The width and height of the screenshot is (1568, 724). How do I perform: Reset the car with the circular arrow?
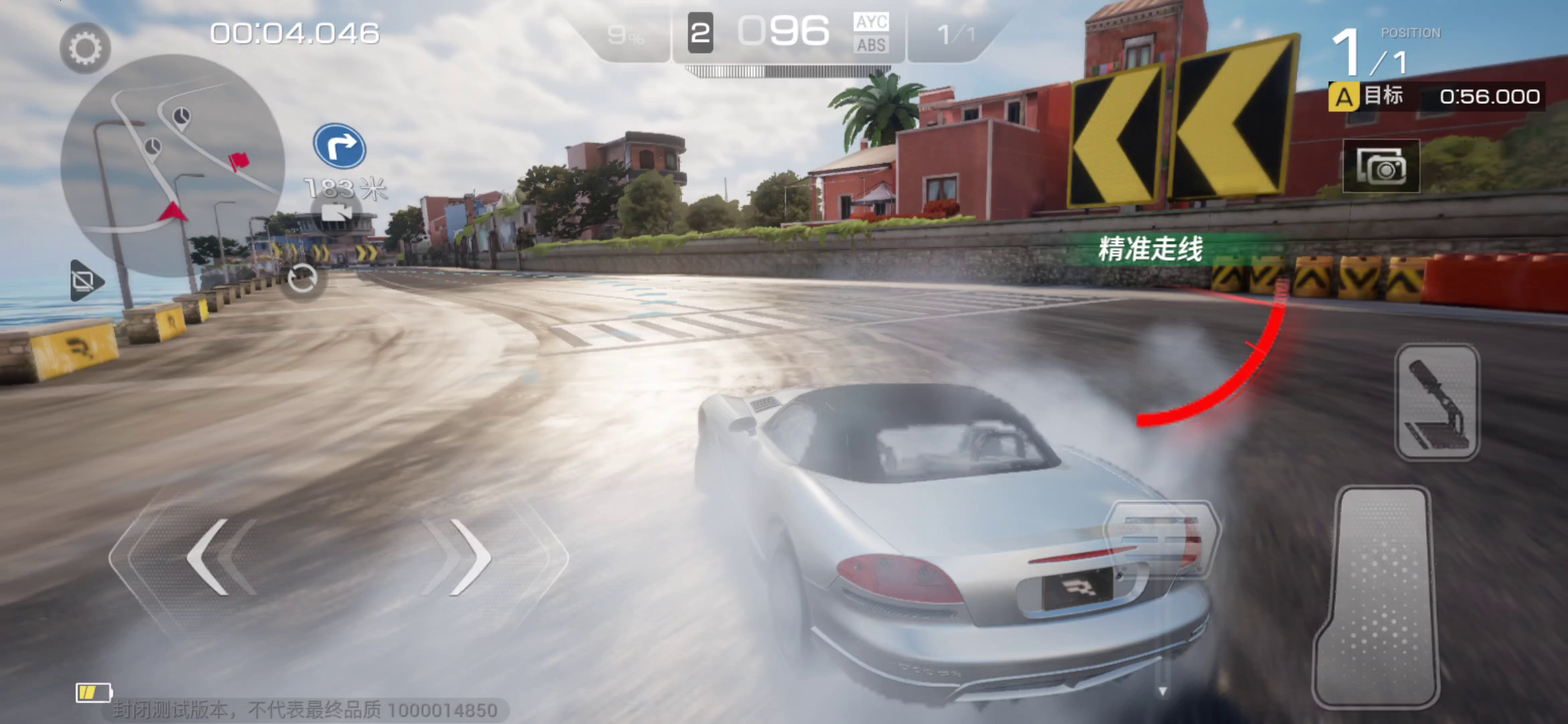302,280
